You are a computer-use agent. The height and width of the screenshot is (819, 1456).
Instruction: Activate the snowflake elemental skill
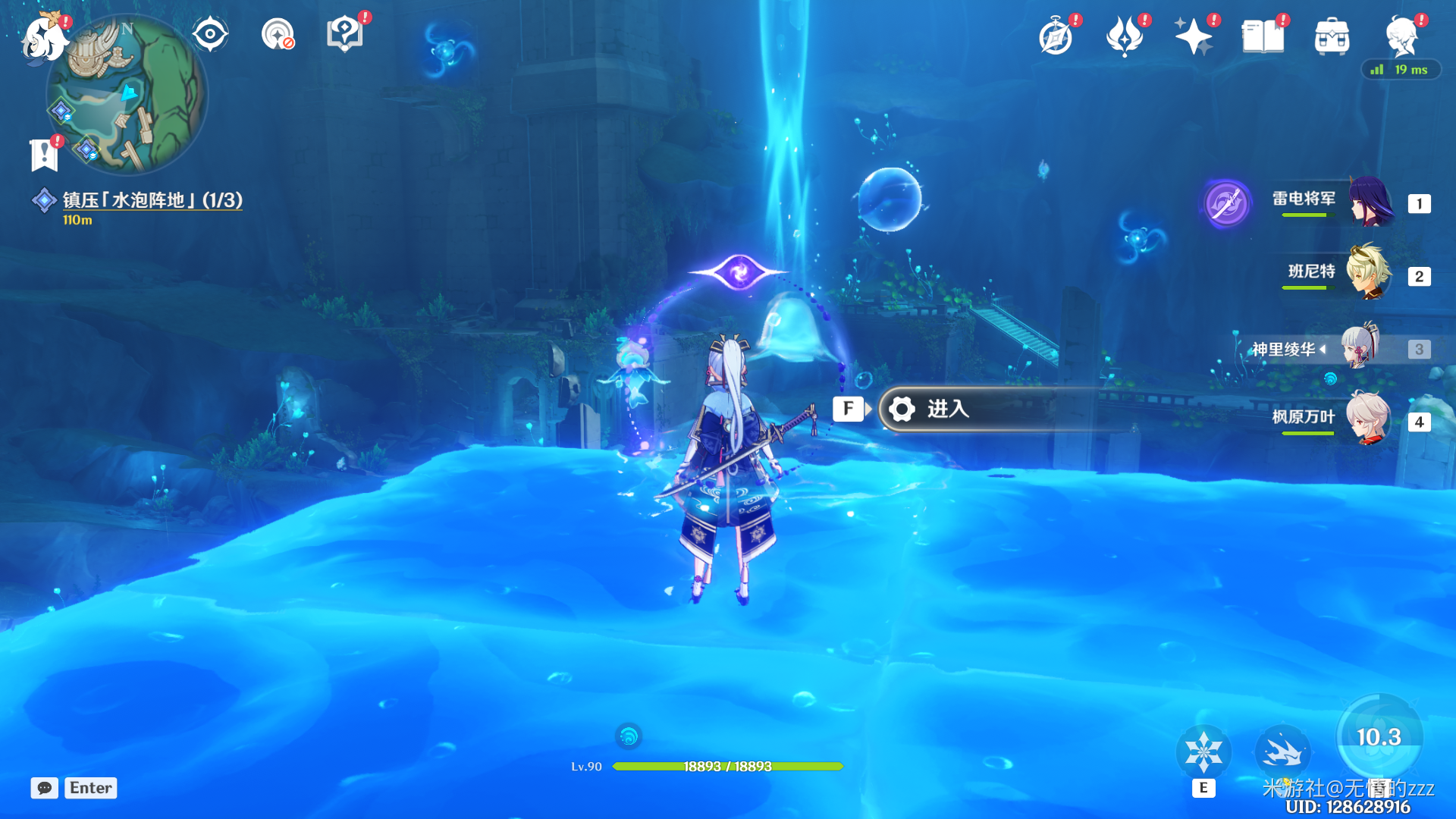[1203, 752]
